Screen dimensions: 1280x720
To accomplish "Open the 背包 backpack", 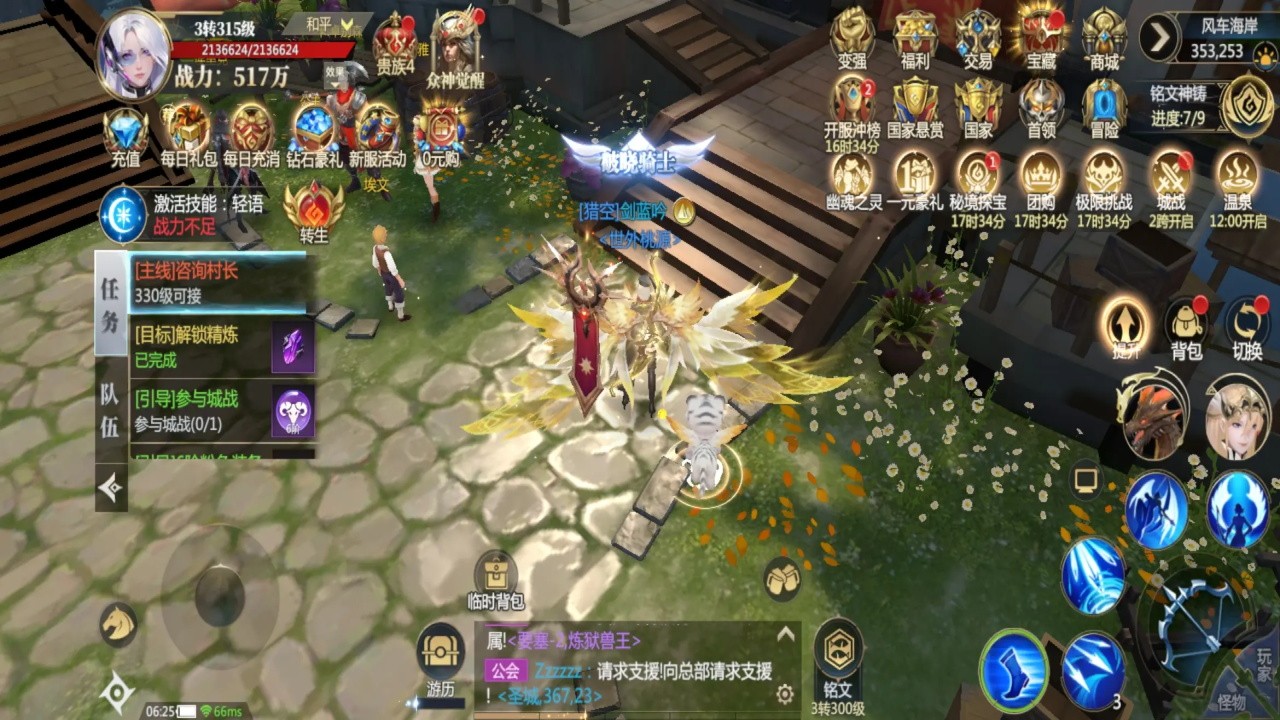I will [1186, 327].
